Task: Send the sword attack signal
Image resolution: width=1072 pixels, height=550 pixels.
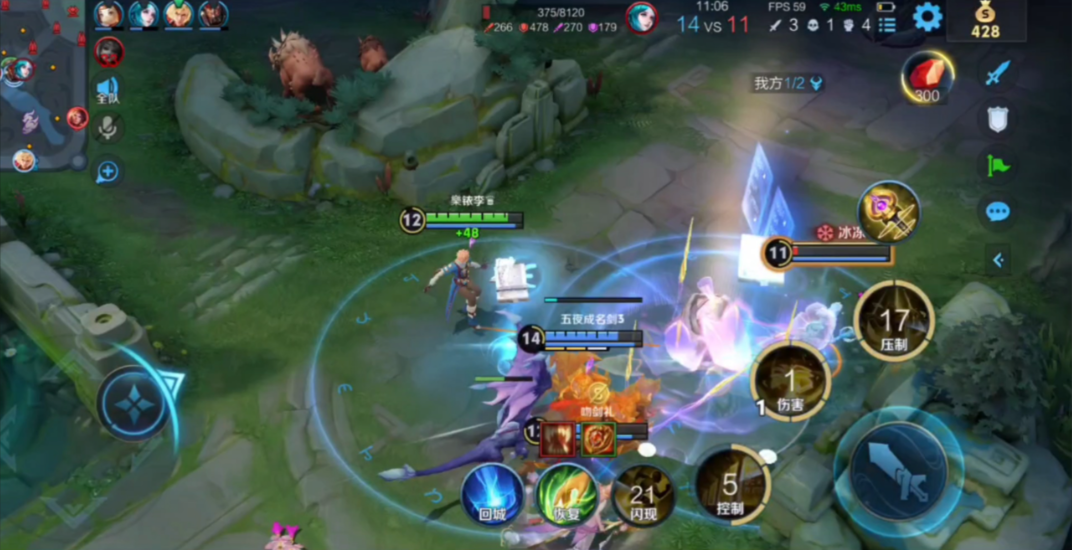Action: pos(997,73)
